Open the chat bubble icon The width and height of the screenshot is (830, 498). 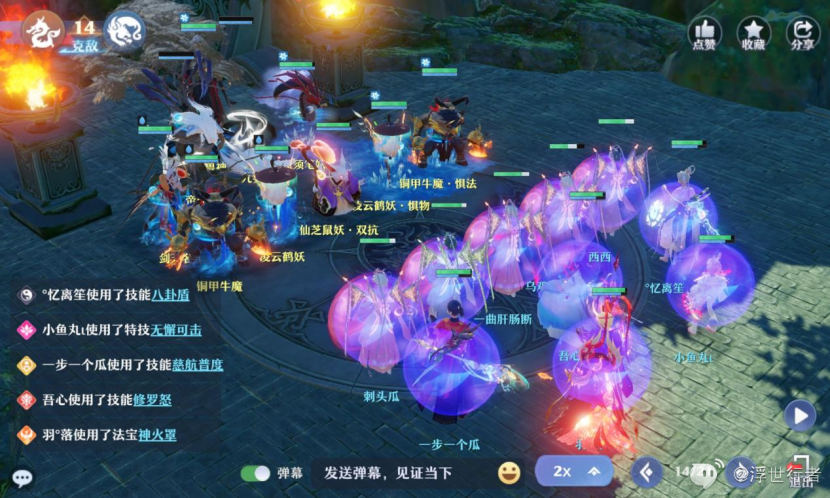22,478
